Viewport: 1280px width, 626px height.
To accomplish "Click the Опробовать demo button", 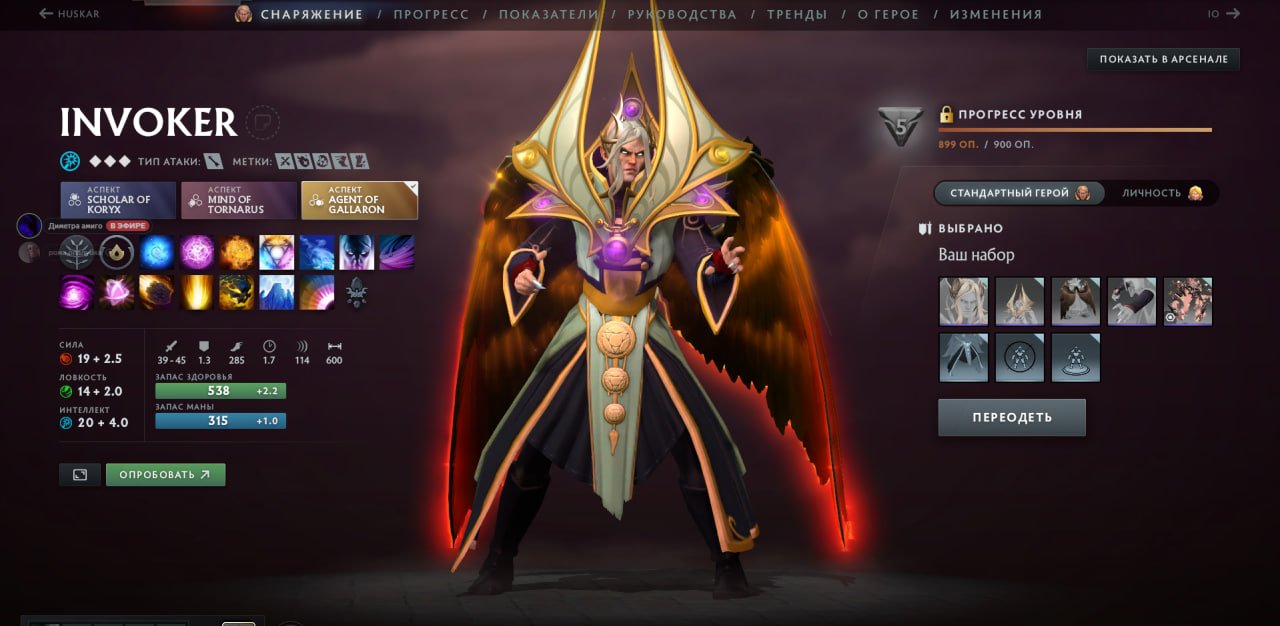I will pos(165,474).
